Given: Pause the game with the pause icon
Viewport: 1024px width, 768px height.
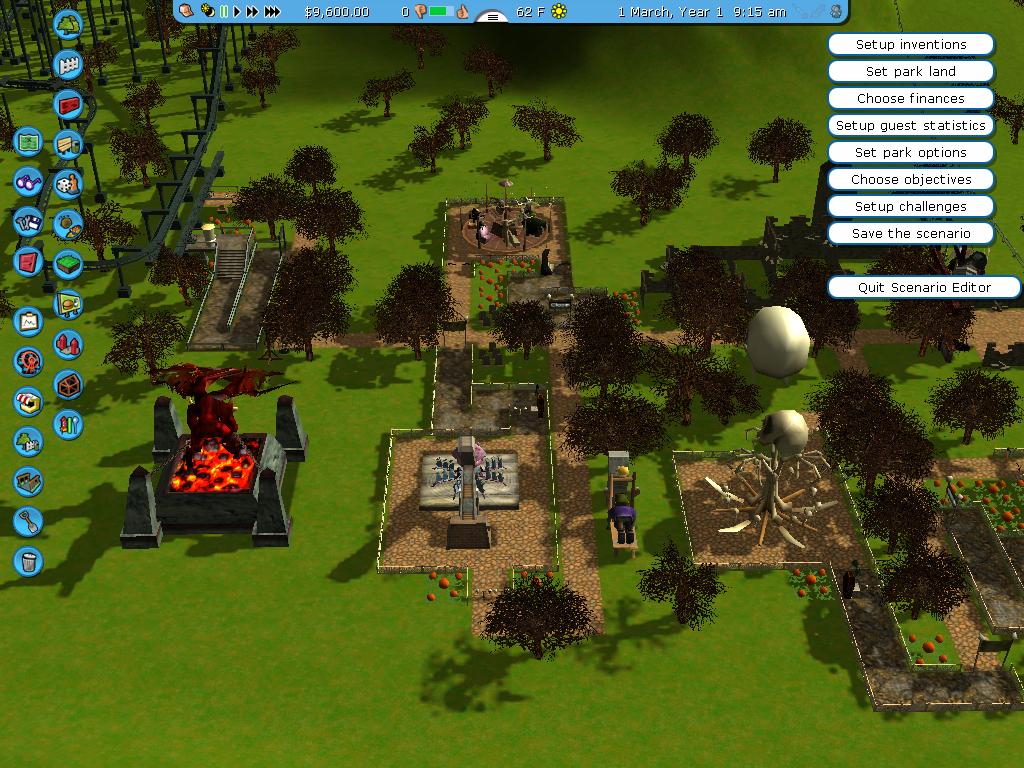Looking at the screenshot, I should click(x=223, y=11).
